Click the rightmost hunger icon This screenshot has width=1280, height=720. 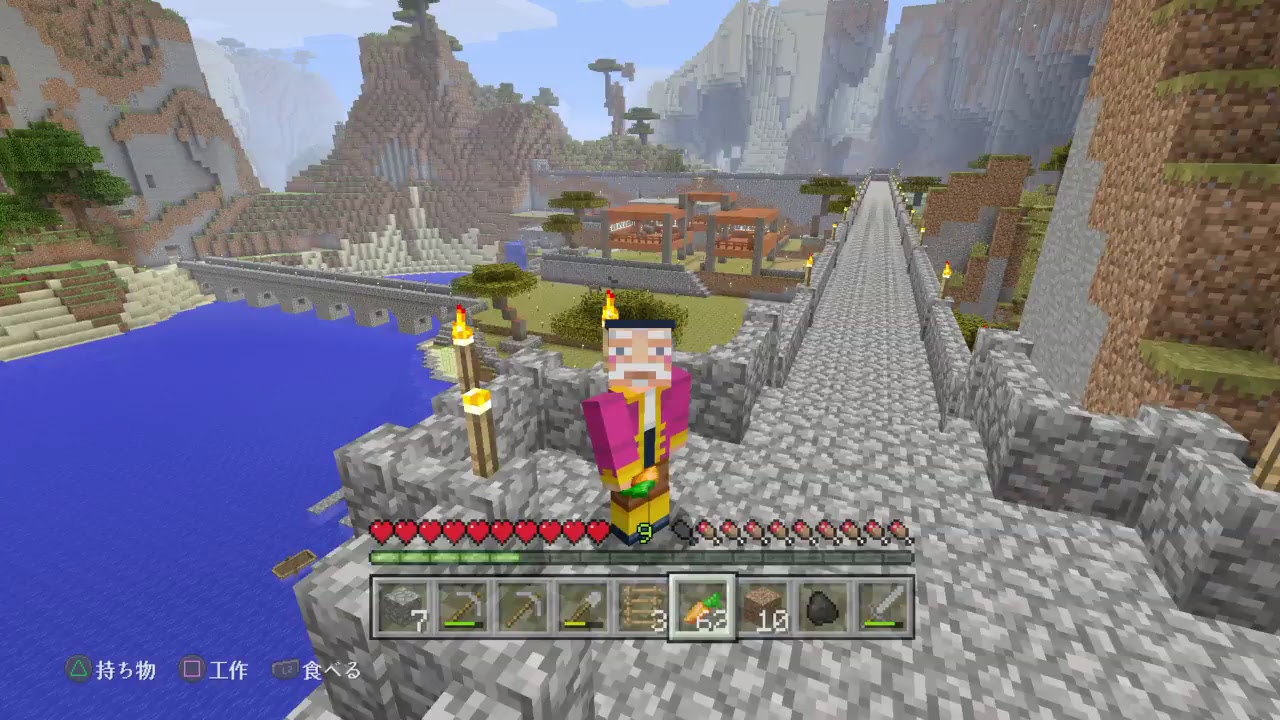pyautogui.click(x=900, y=529)
